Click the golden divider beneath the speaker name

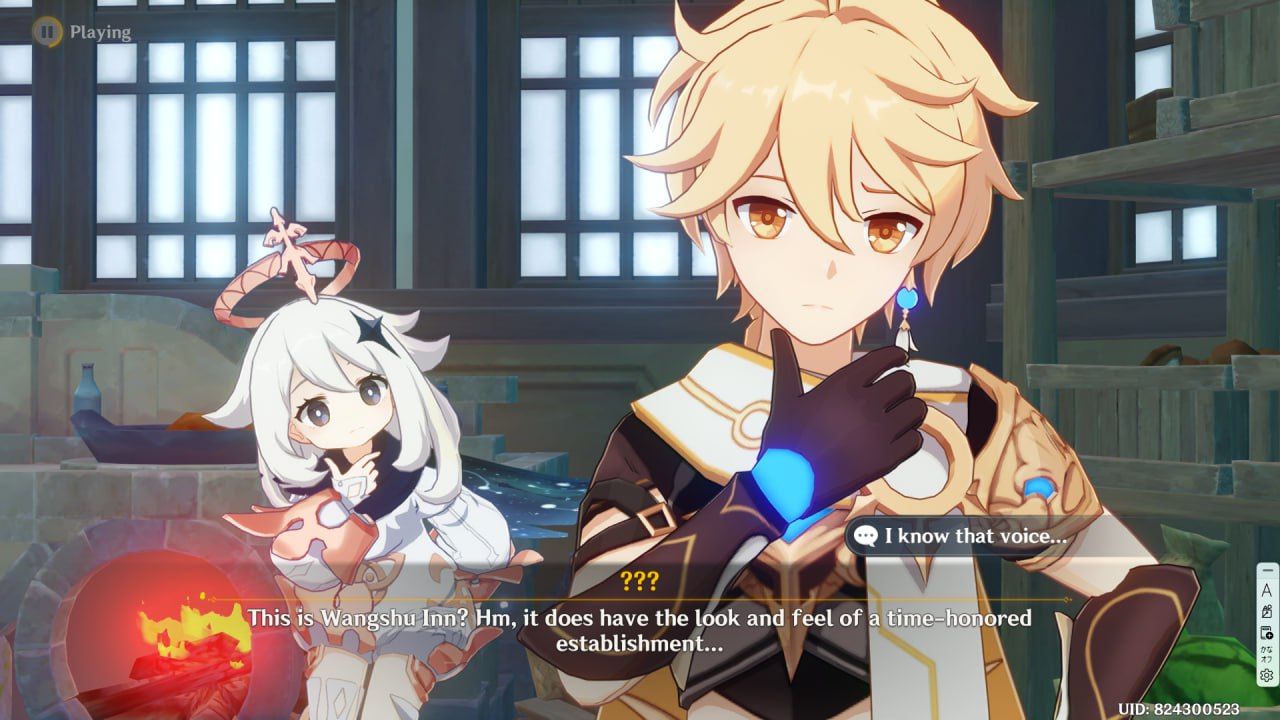point(640,597)
